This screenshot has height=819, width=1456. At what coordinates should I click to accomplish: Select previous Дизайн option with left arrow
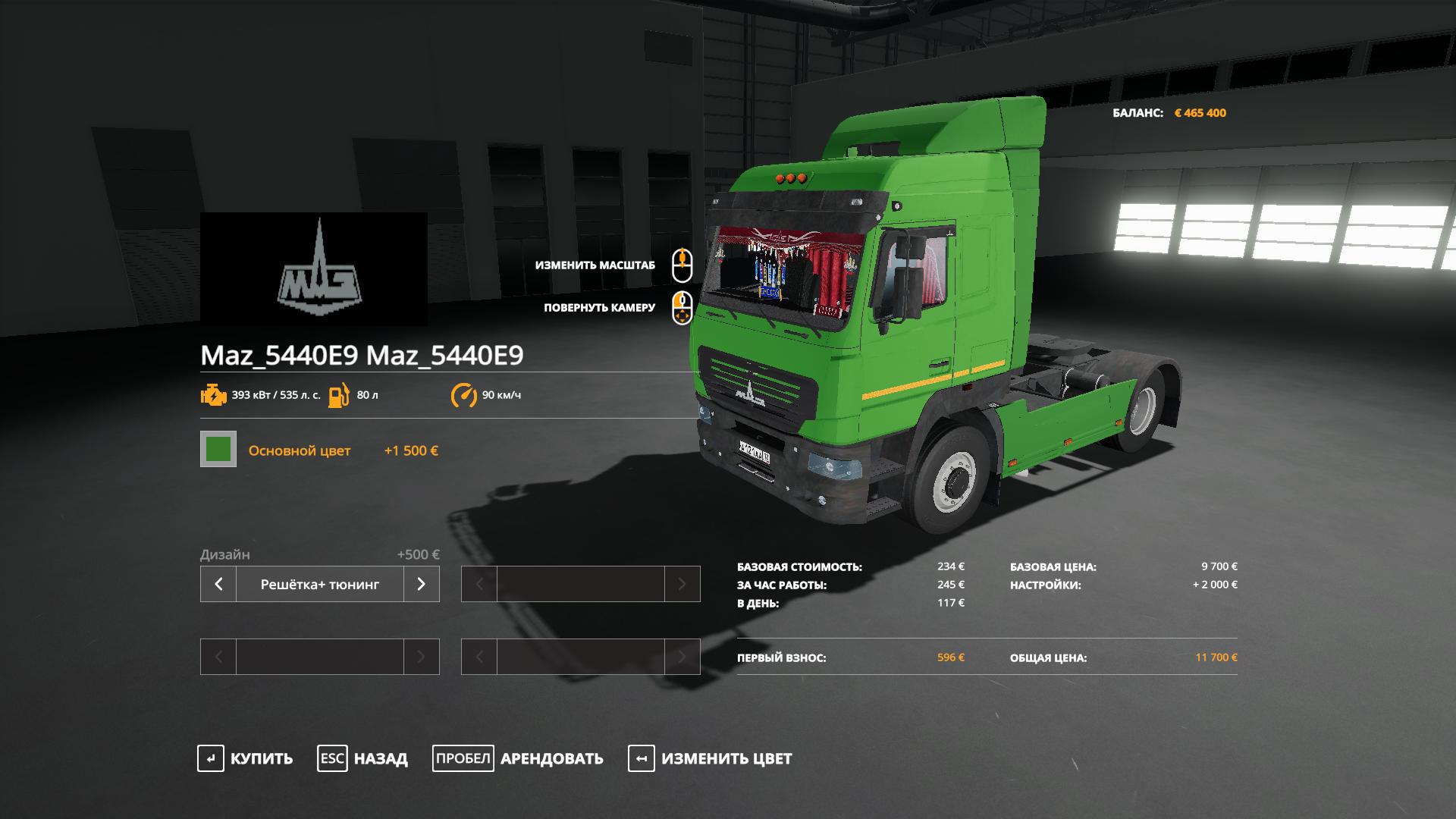218,584
